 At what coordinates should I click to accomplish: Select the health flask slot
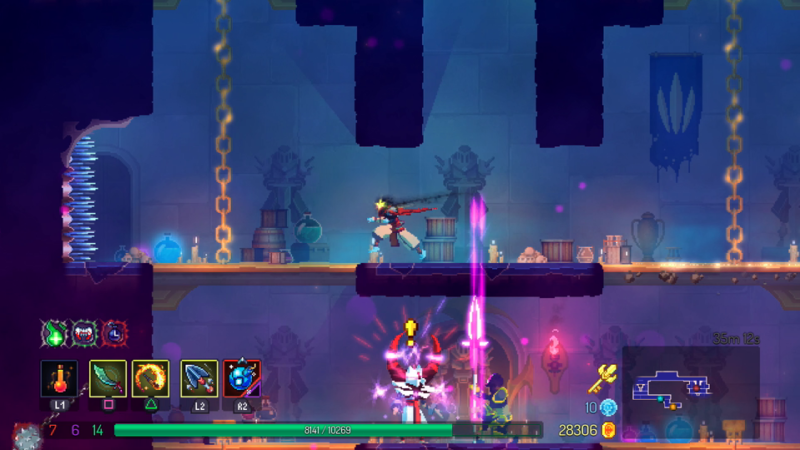point(59,379)
